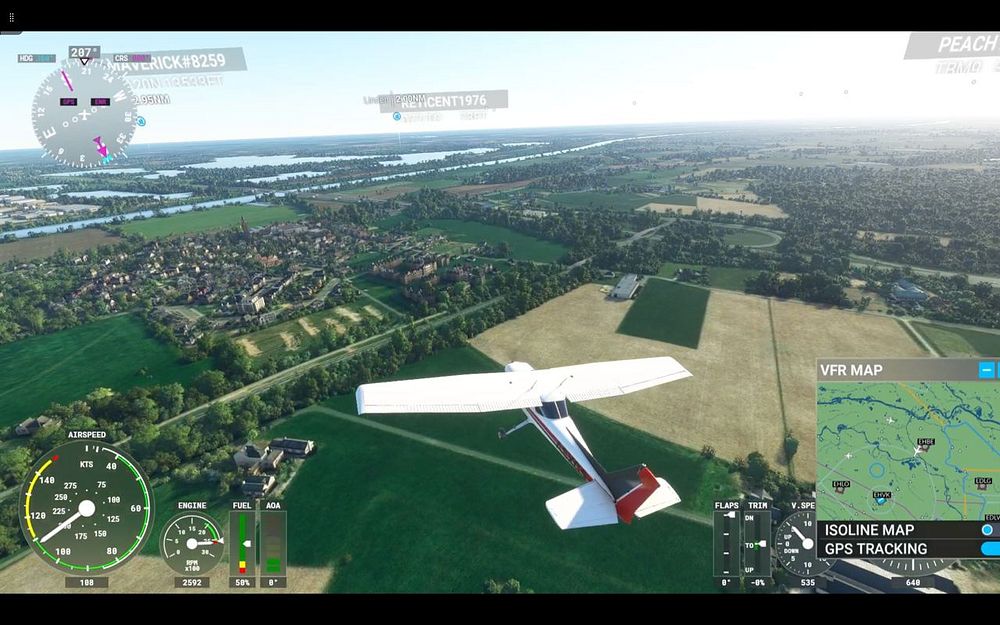Select the RETICENT1976 player nameplate

click(450, 101)
